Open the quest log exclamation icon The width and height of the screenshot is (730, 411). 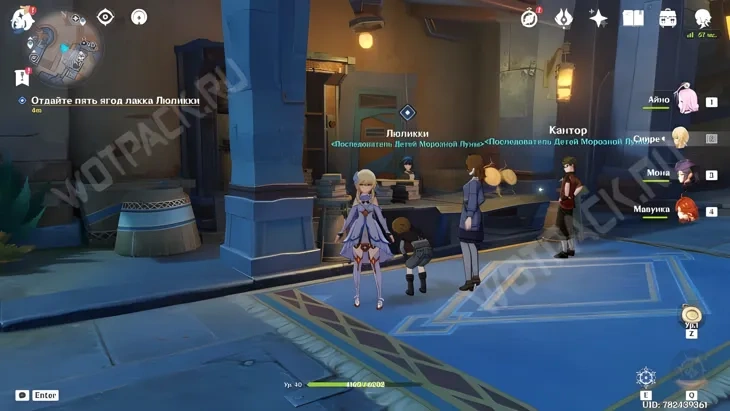coord(21,77)
